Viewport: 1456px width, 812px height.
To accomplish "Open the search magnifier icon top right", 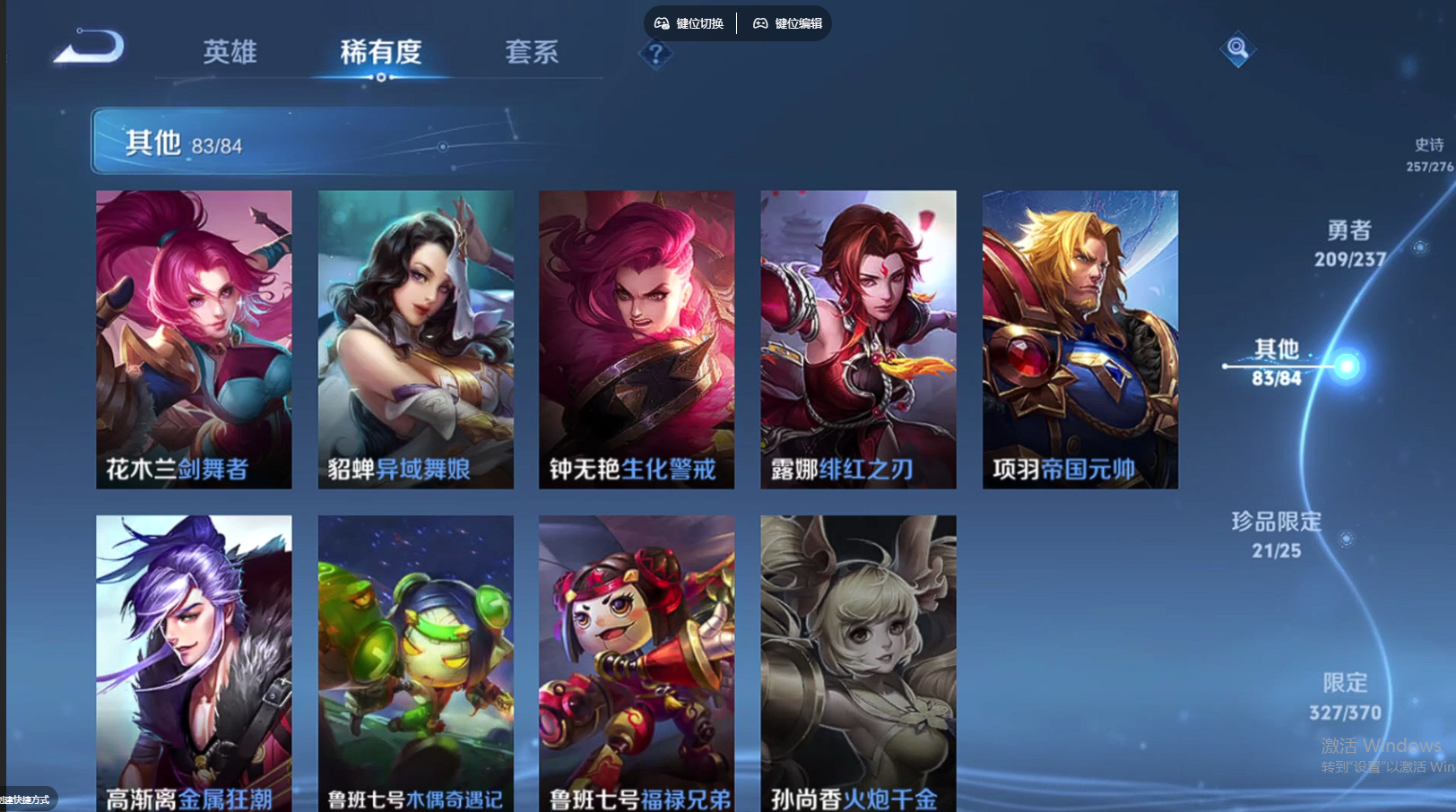I will (1236, 49).
